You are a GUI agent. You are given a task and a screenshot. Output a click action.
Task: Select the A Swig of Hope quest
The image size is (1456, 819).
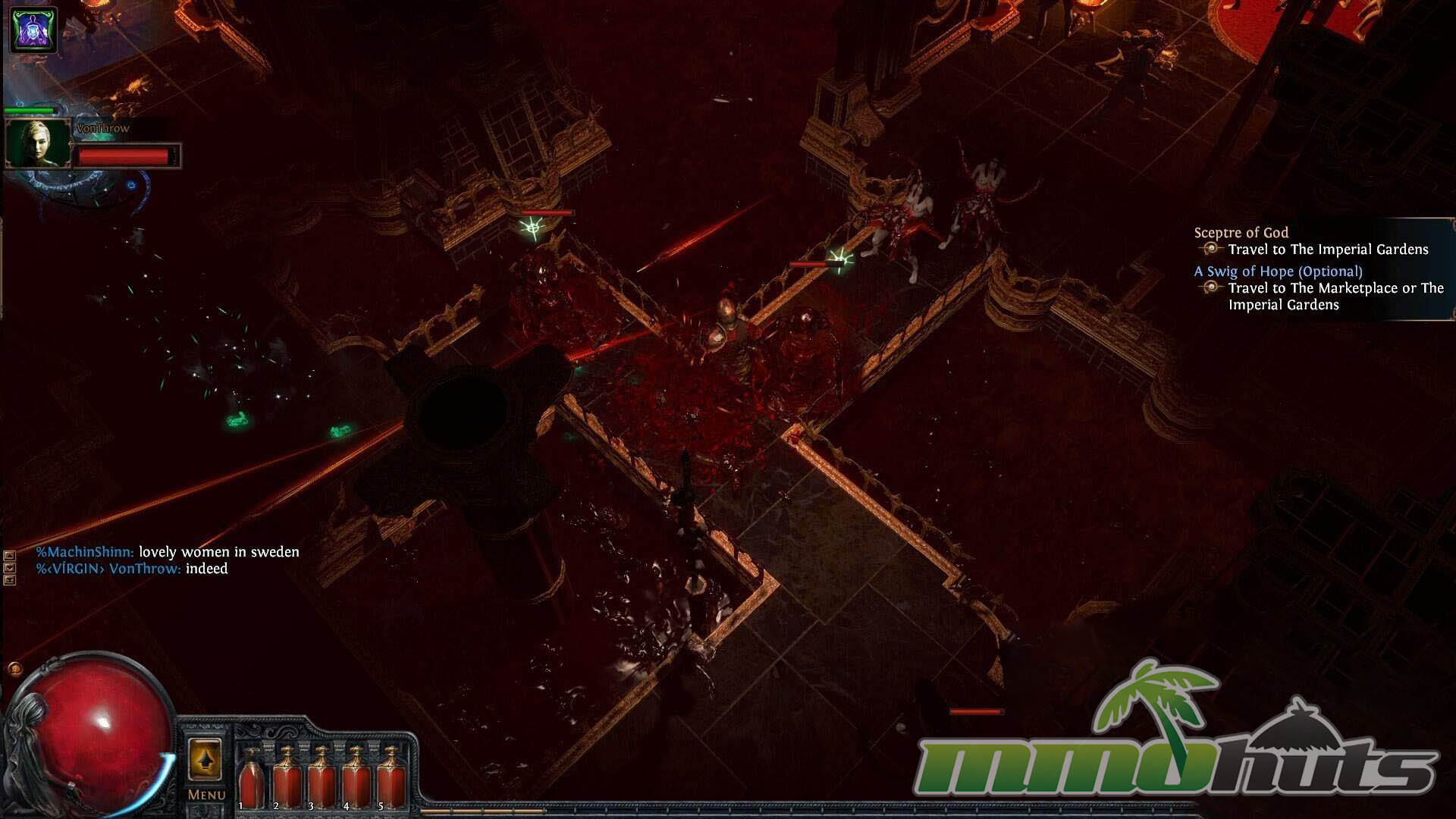tap(1278, 271)
